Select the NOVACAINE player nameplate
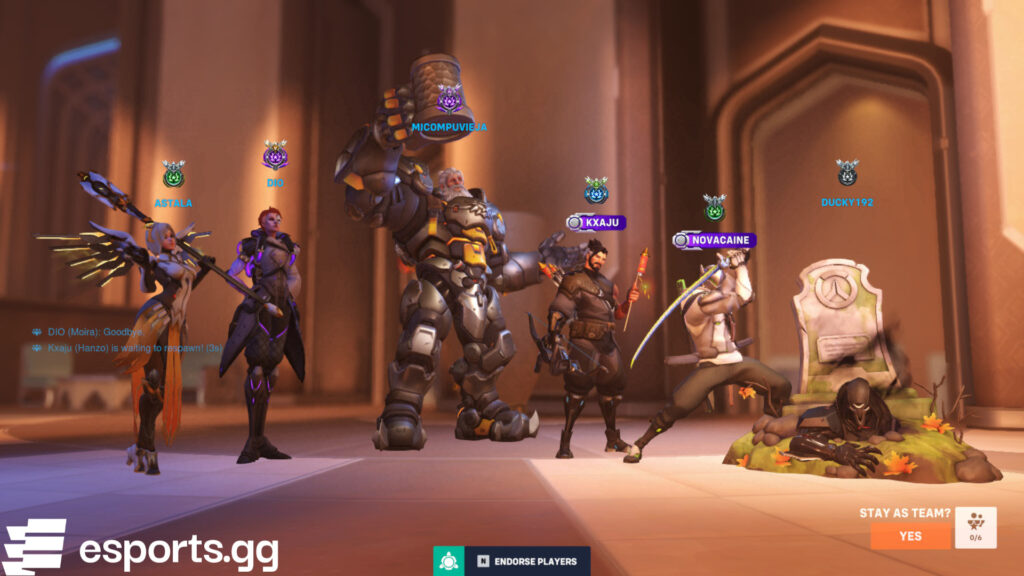Image resolution: width=1024 pixels, height=576 pixels. 714,240
